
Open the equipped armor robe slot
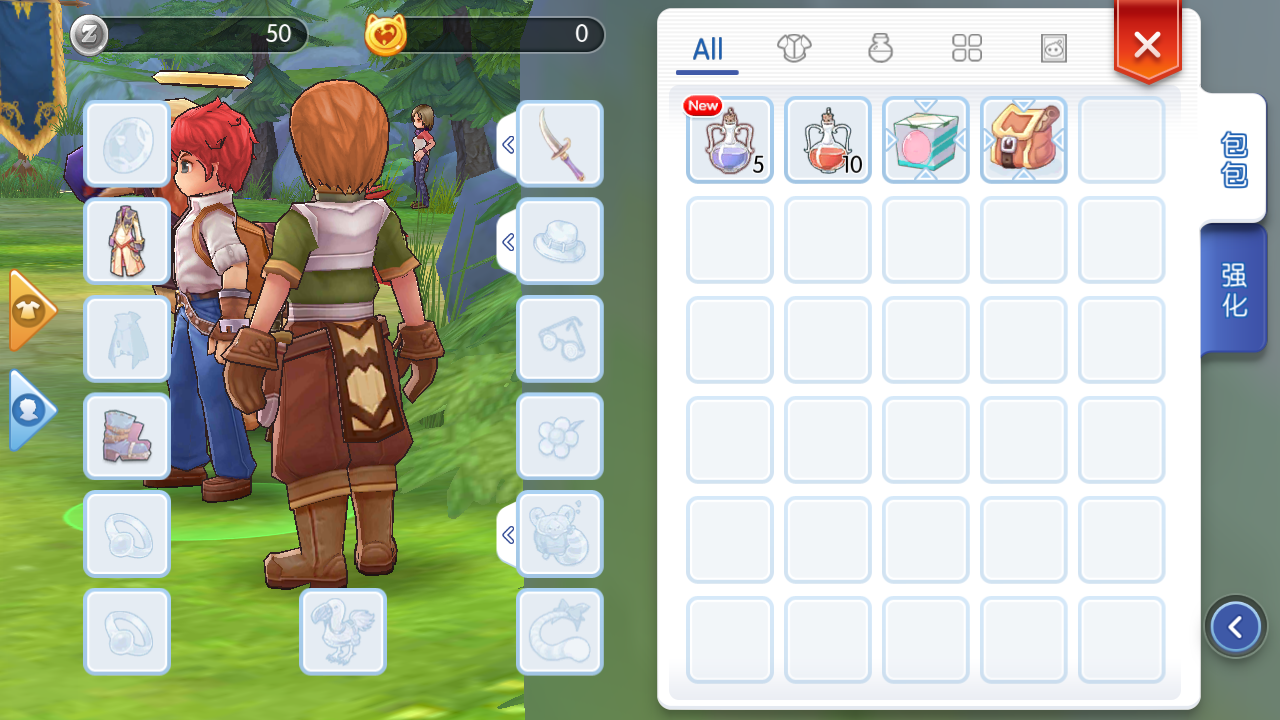point(127,241)
